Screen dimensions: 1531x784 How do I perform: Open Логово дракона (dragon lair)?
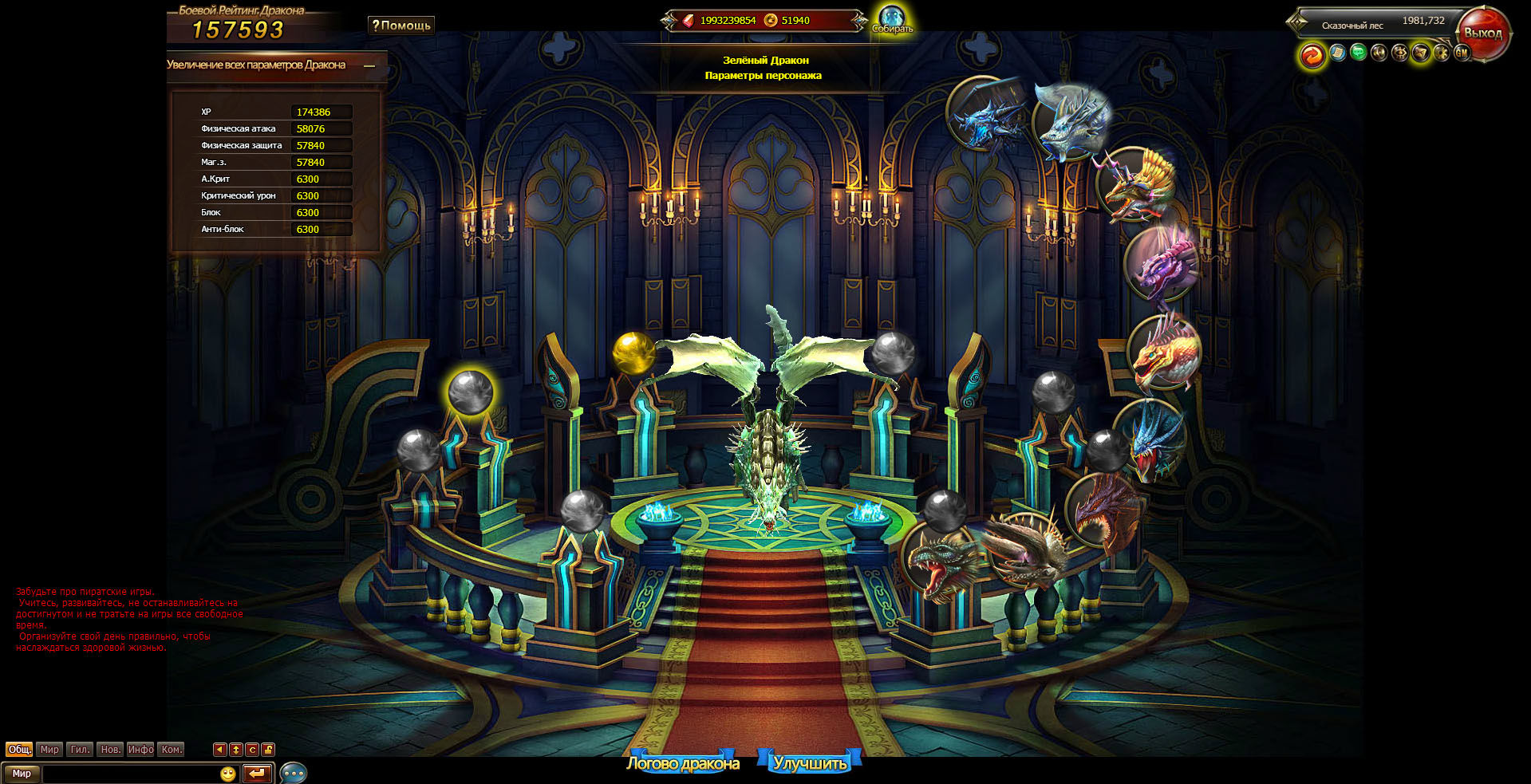point(682,763)
